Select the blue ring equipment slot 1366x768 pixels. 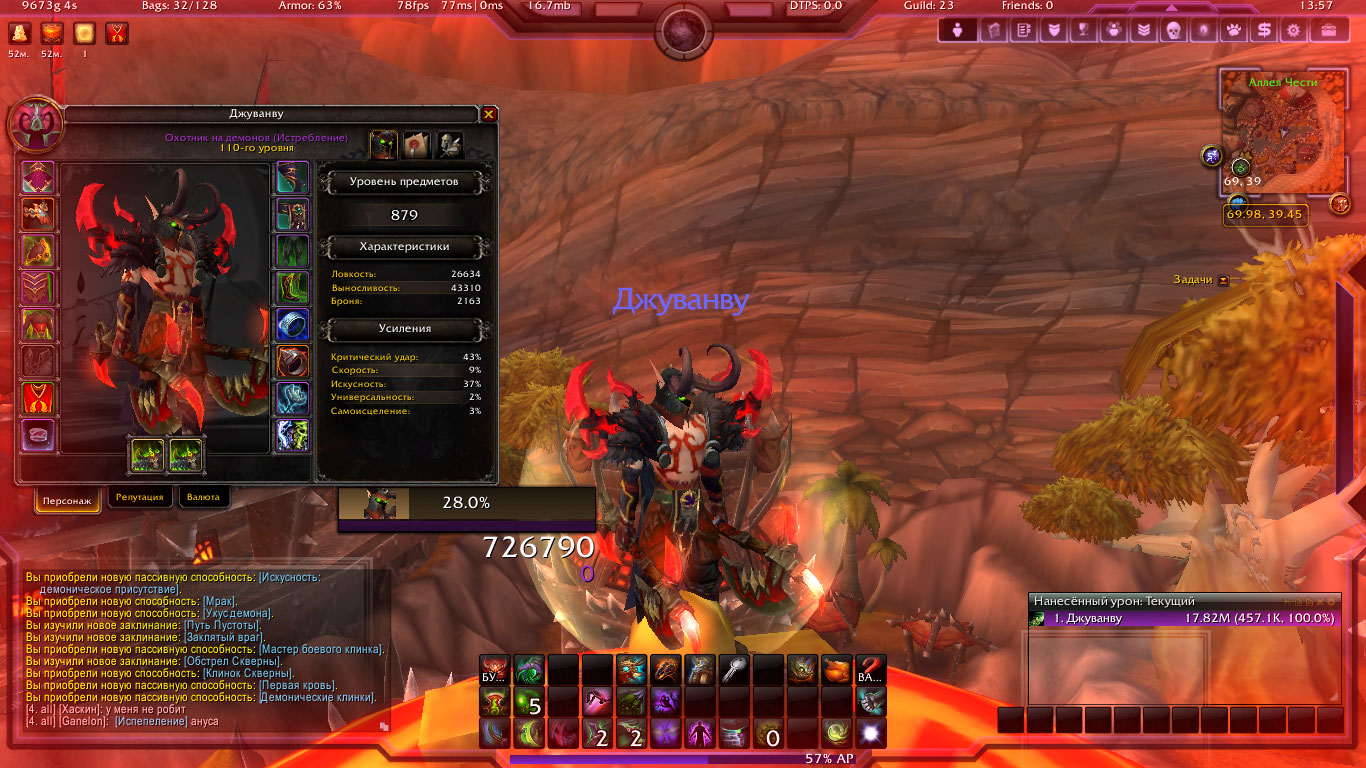click(x=292, y=324)
